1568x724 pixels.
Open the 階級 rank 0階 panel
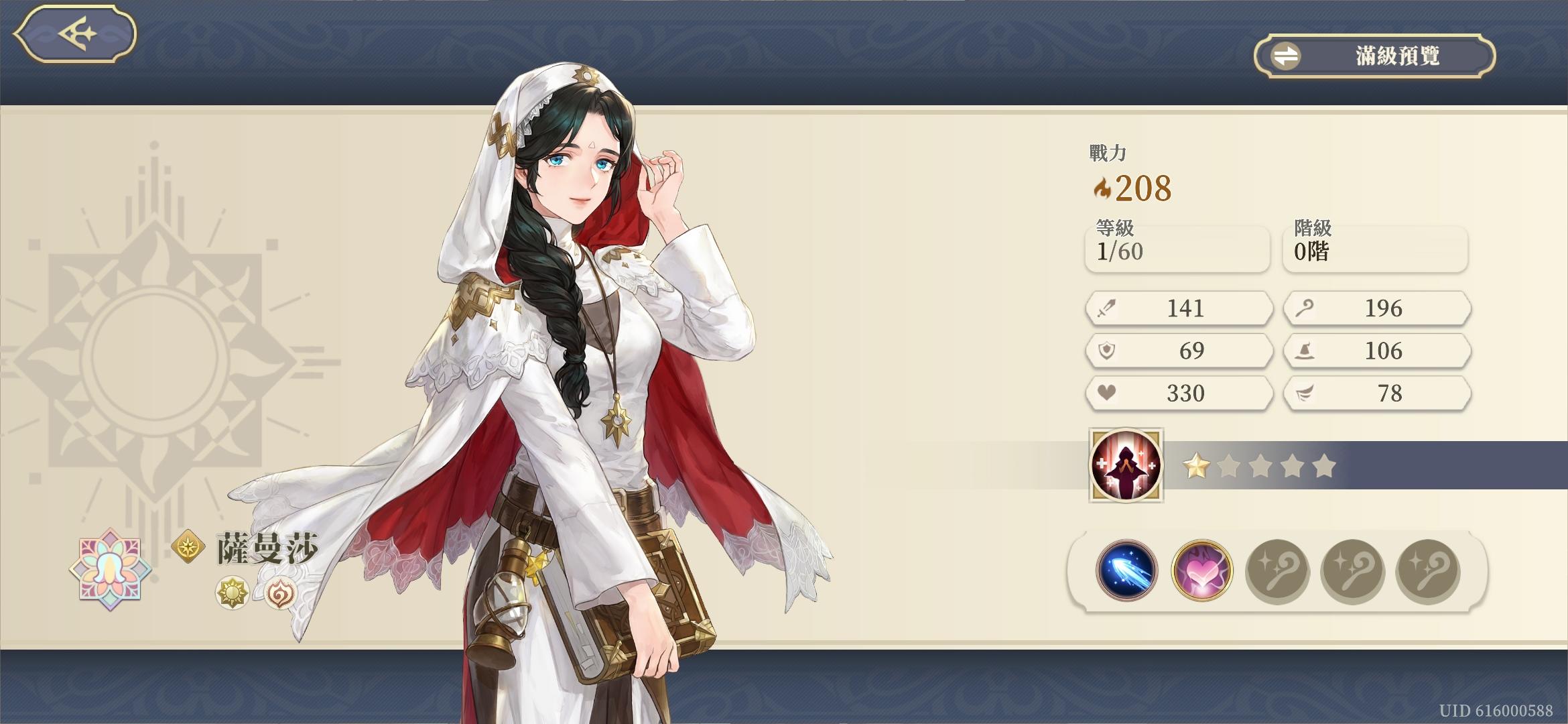pos(1375,249)
